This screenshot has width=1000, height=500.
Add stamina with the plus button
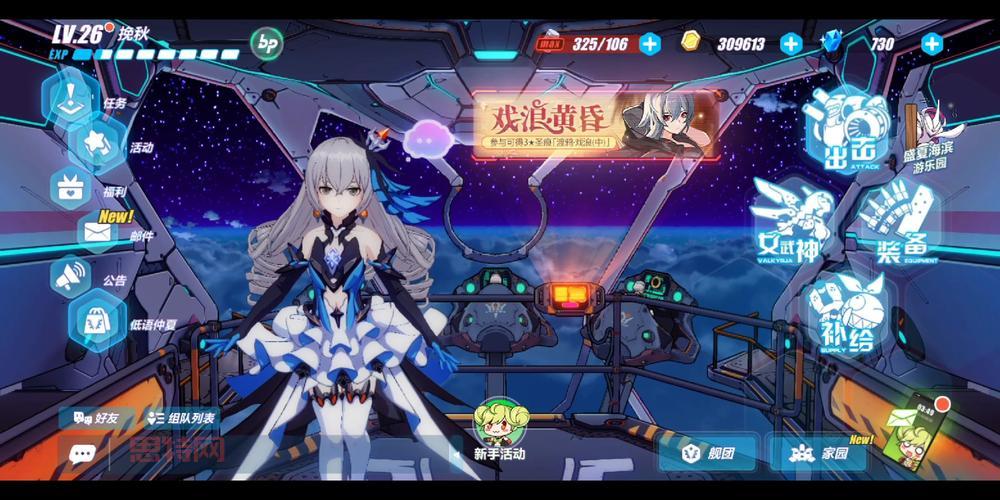(x=649, y=43)
